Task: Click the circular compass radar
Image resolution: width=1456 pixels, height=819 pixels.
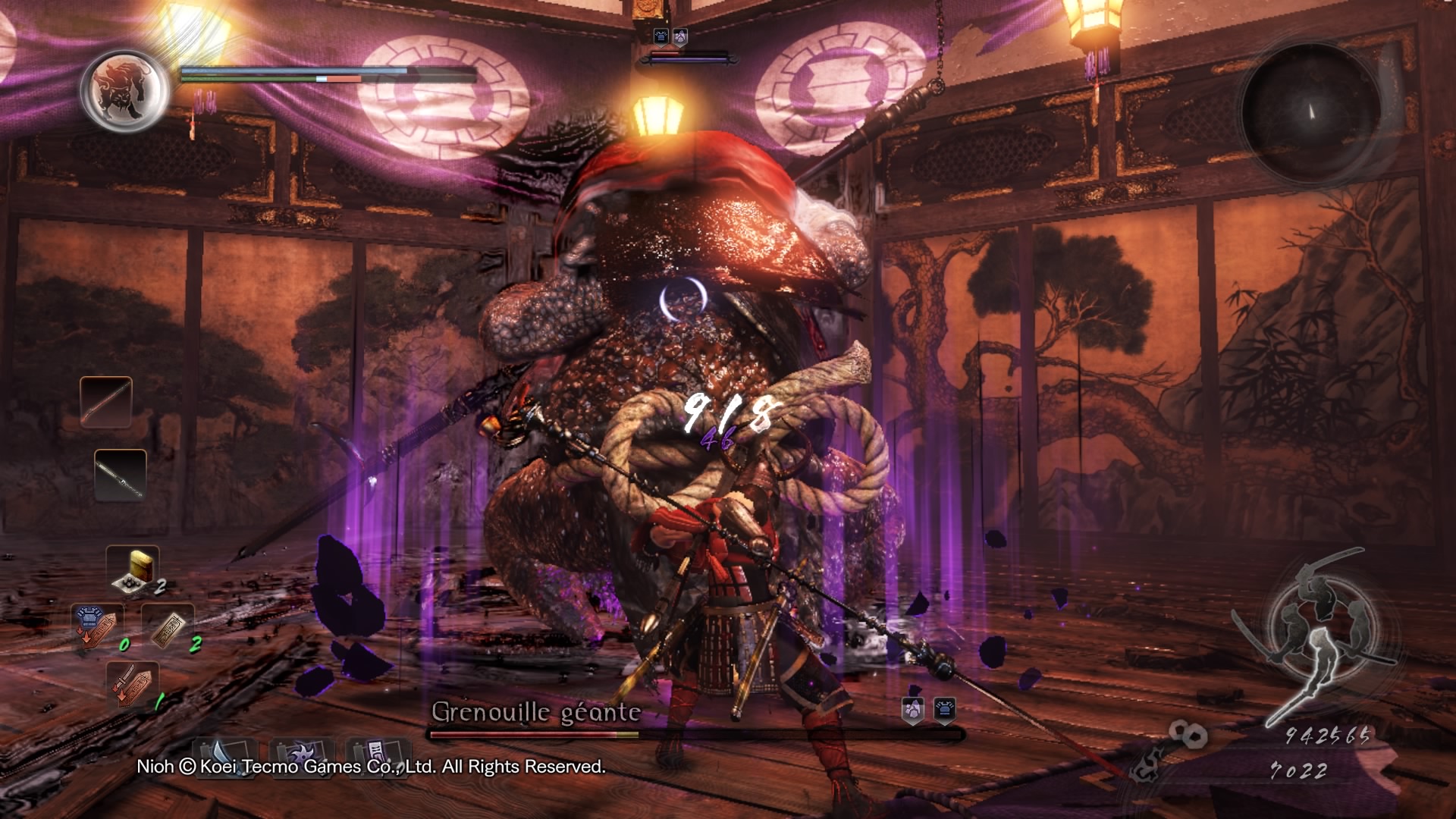Action: click(x=1310, y=112)
